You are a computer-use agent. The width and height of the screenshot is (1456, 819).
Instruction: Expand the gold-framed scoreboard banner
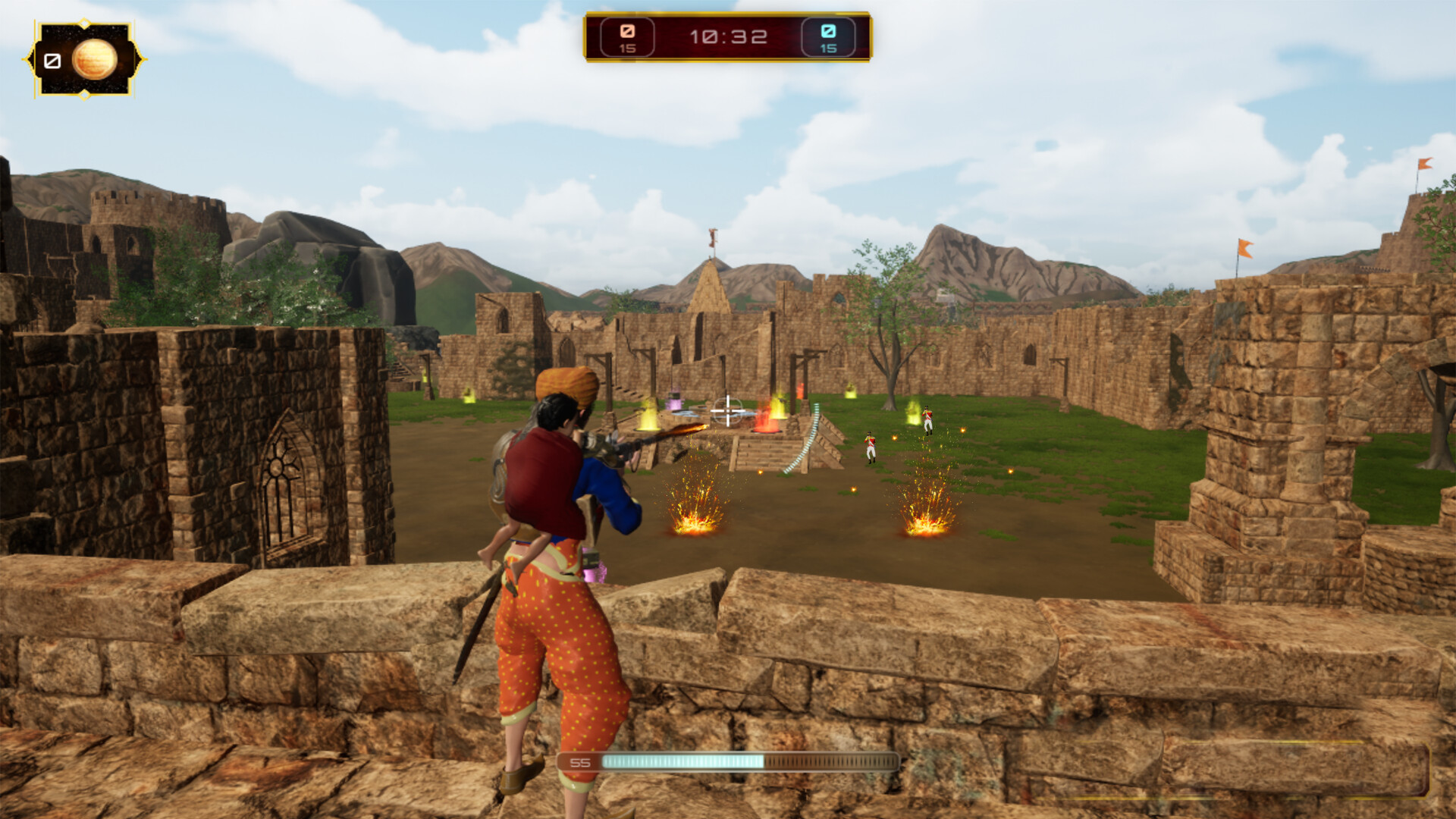[x=728, y=35]
